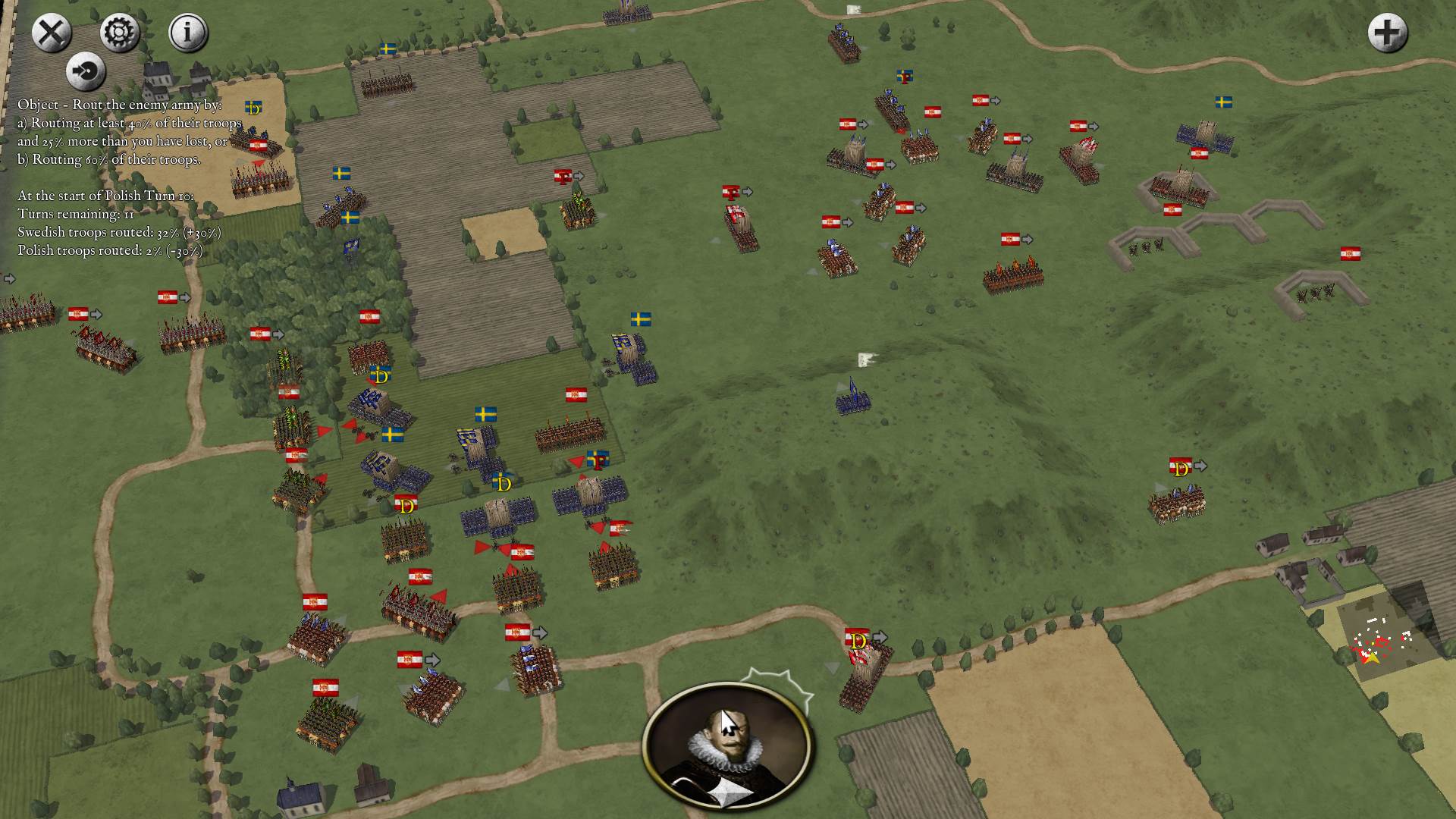
Task: Open the information "i" icon
Action: point(187,32)
